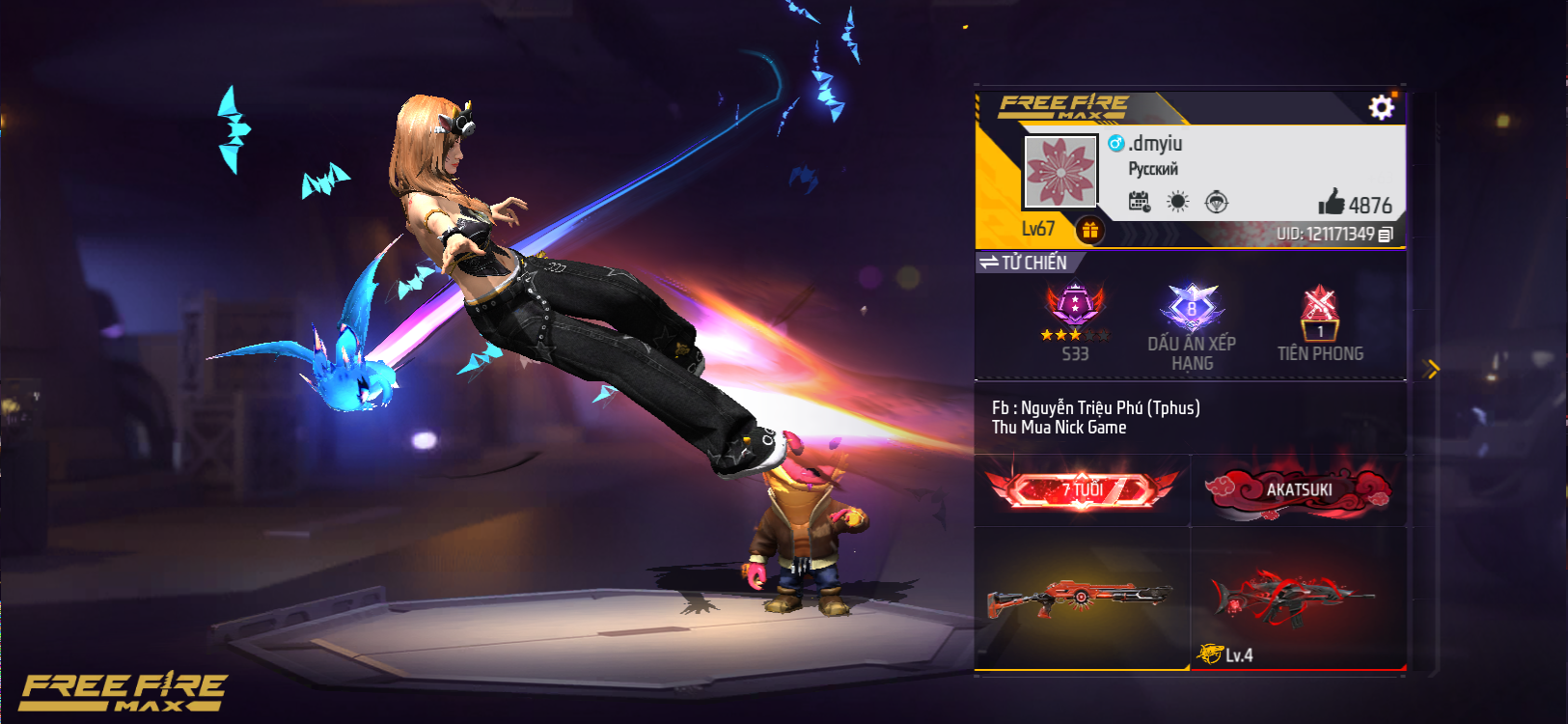Click the pink flower profile avatar

[1059, 172]
